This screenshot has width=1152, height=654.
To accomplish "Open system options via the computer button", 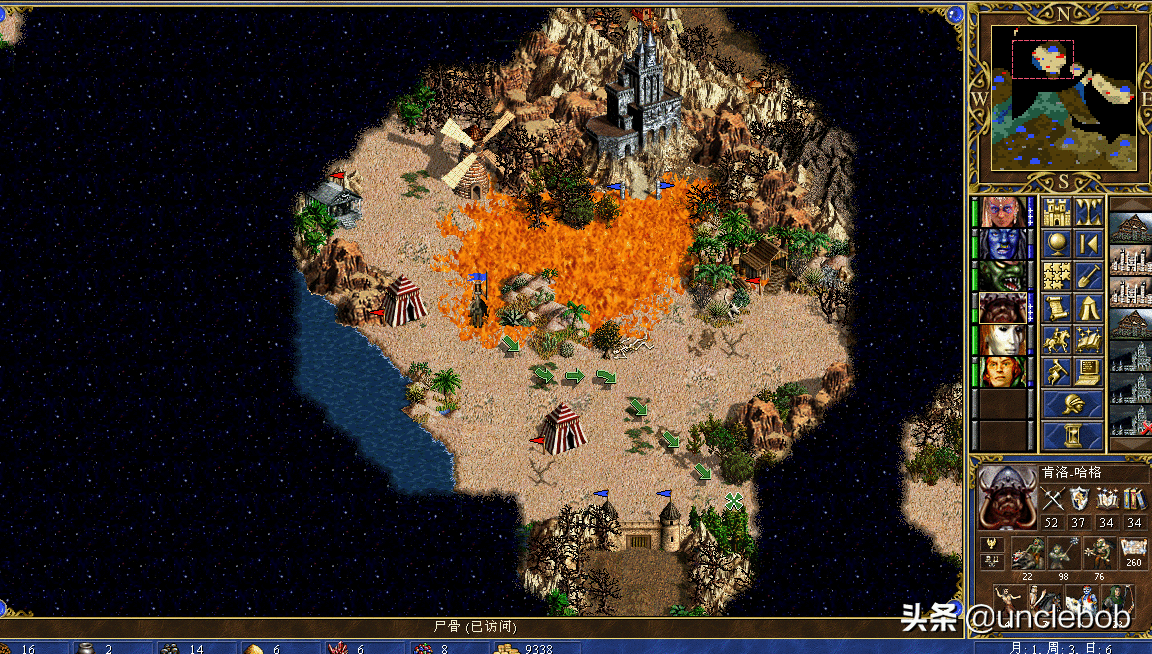I will 1088,372.
